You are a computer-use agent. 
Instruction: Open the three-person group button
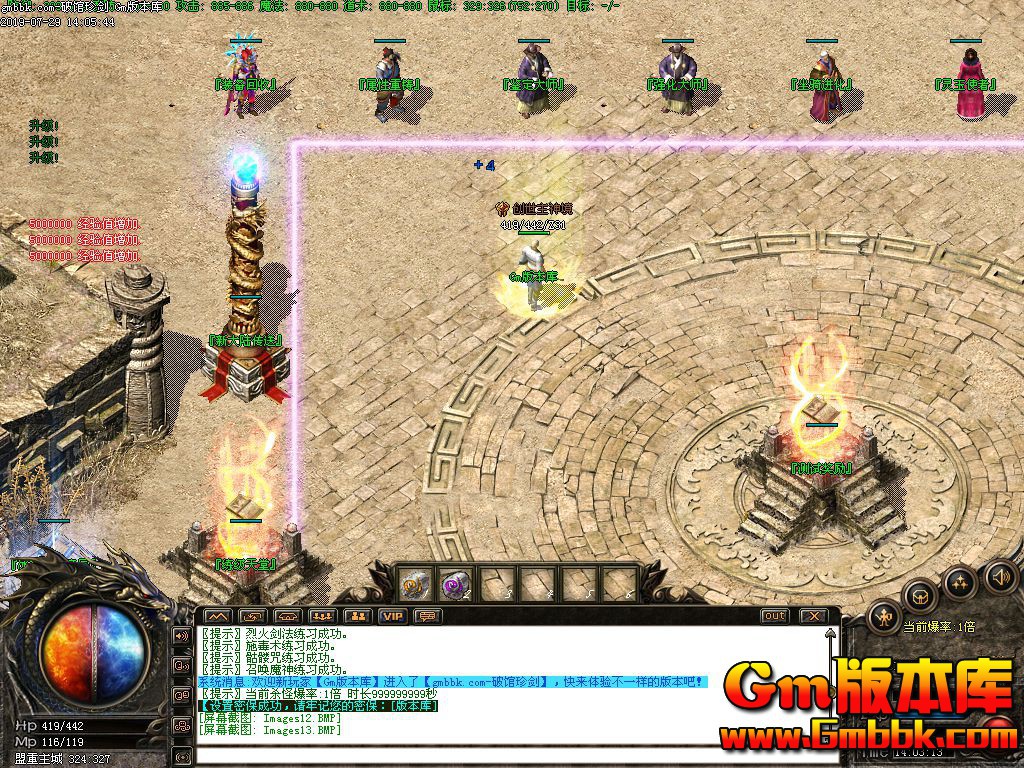coord(322,616)
